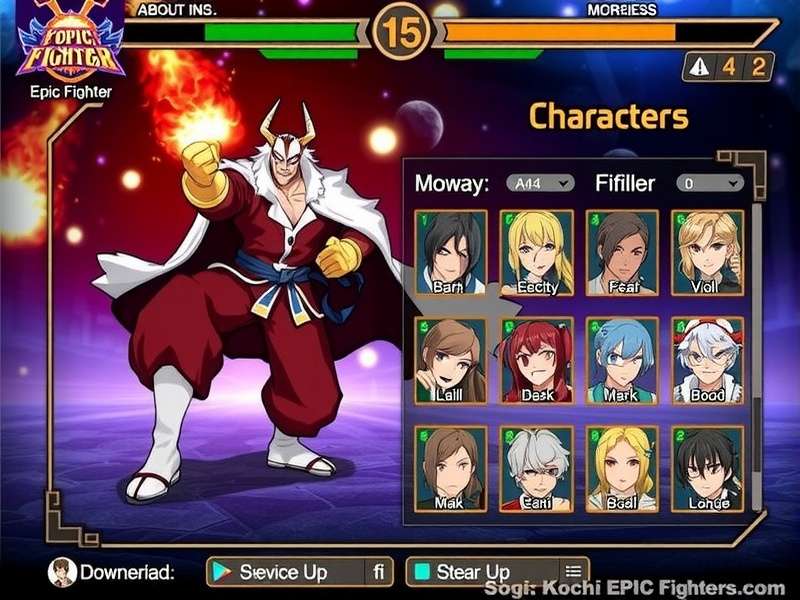Click the Epic Fighter logo
Viewport: 800px width, 600px height.
[x=70, y=45]
